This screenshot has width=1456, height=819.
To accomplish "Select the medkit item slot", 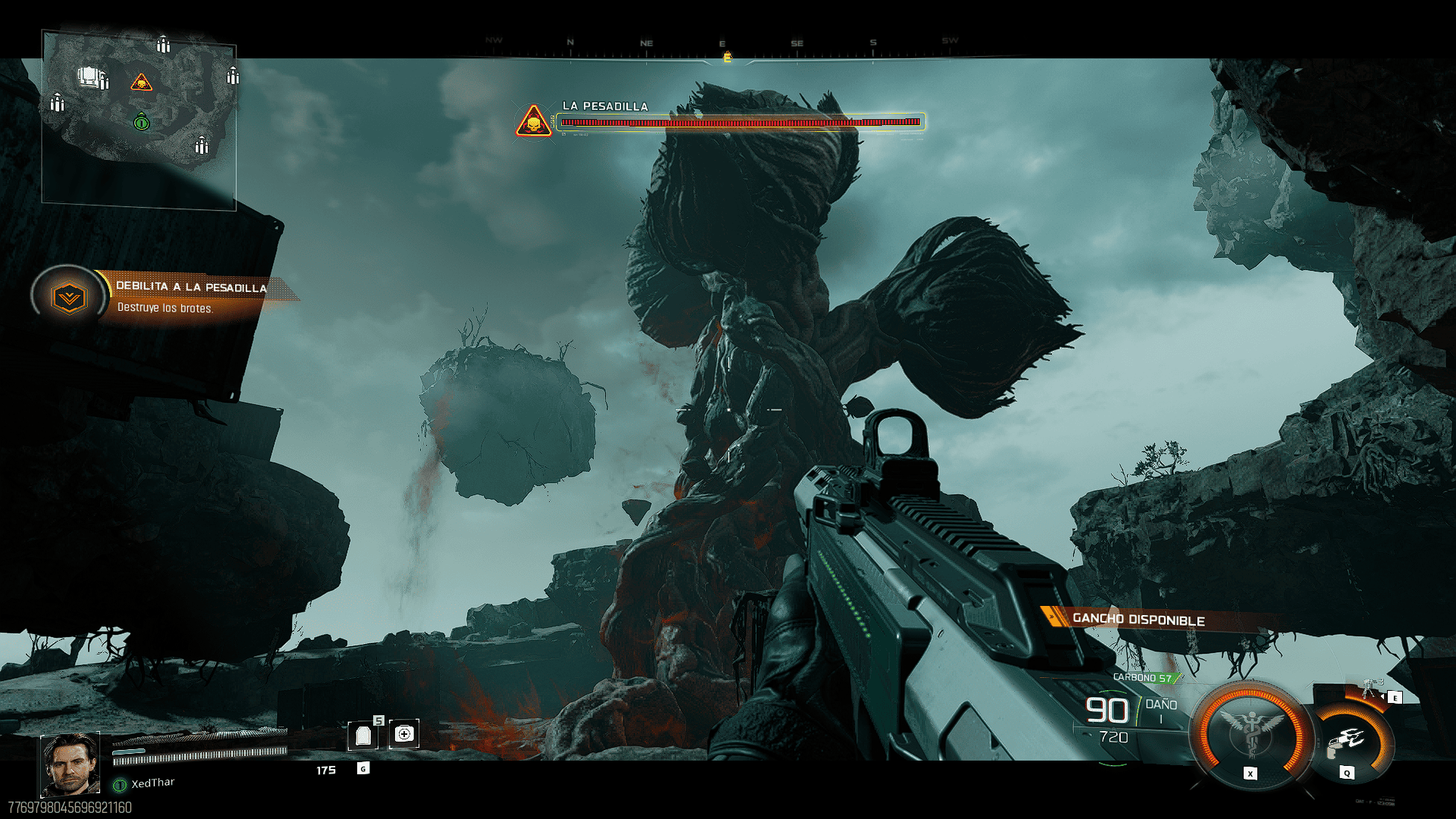I will tap(404, 734).
